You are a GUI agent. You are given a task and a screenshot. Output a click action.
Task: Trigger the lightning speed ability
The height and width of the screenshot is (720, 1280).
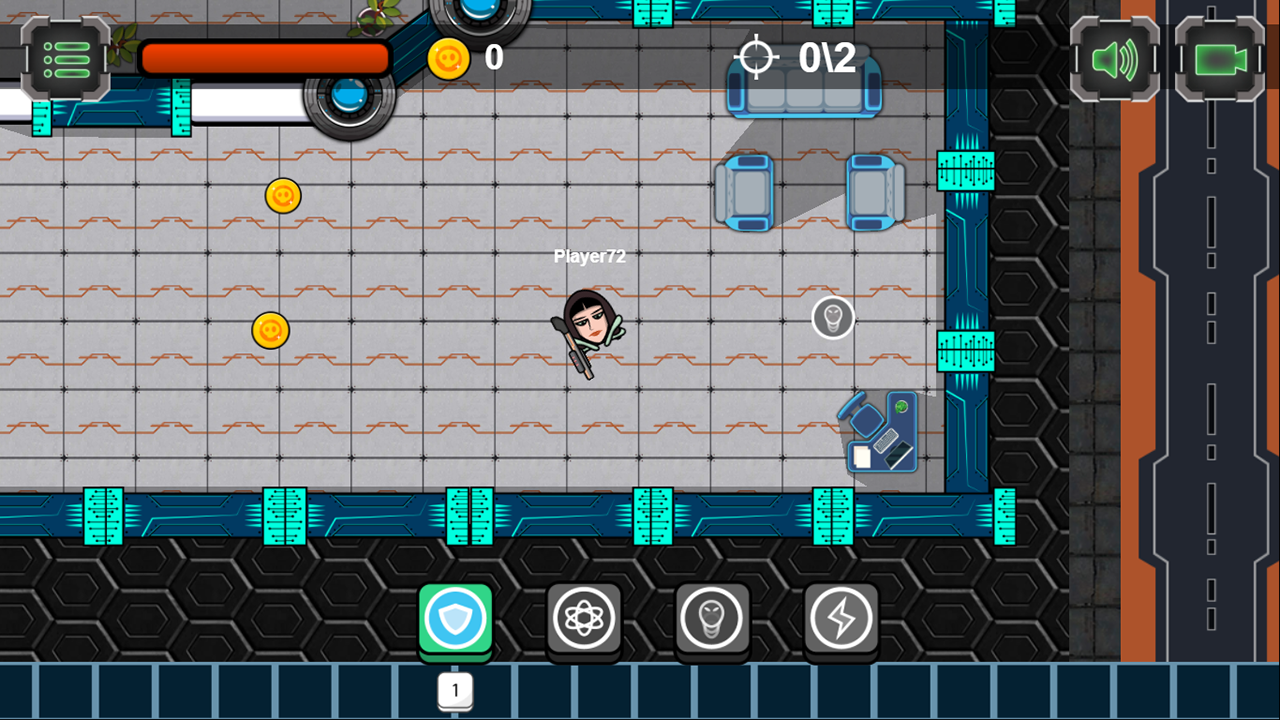pyautogui.click(x=840, y=618)
